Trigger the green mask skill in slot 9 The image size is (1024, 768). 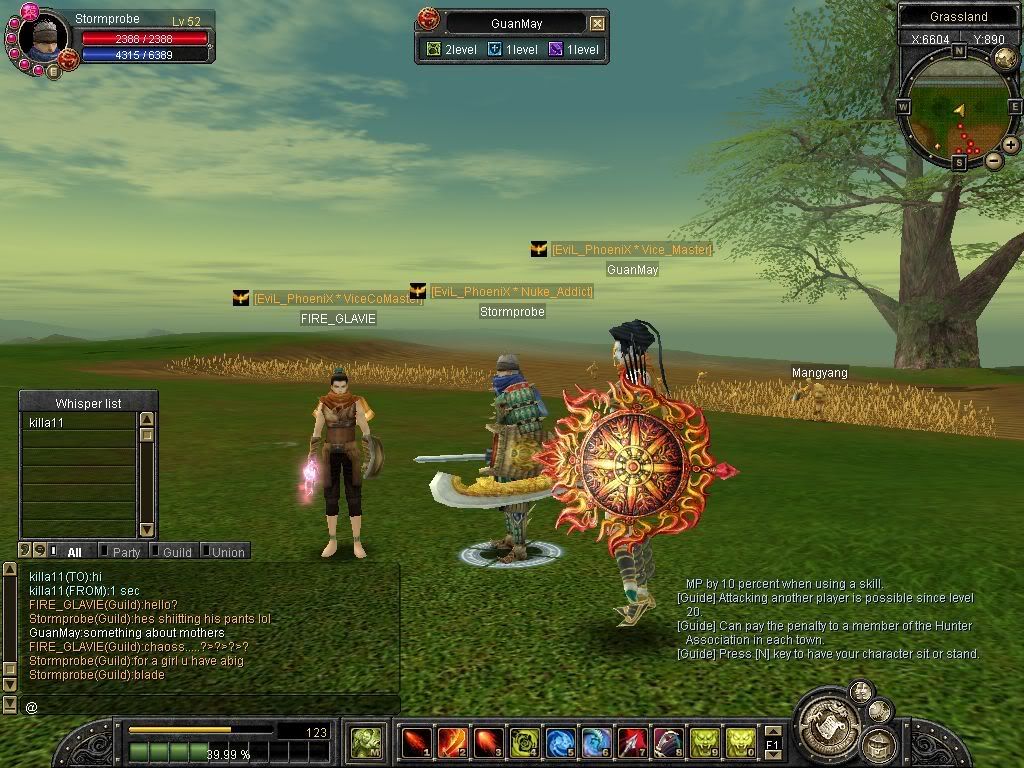click(x=704, y=742)
